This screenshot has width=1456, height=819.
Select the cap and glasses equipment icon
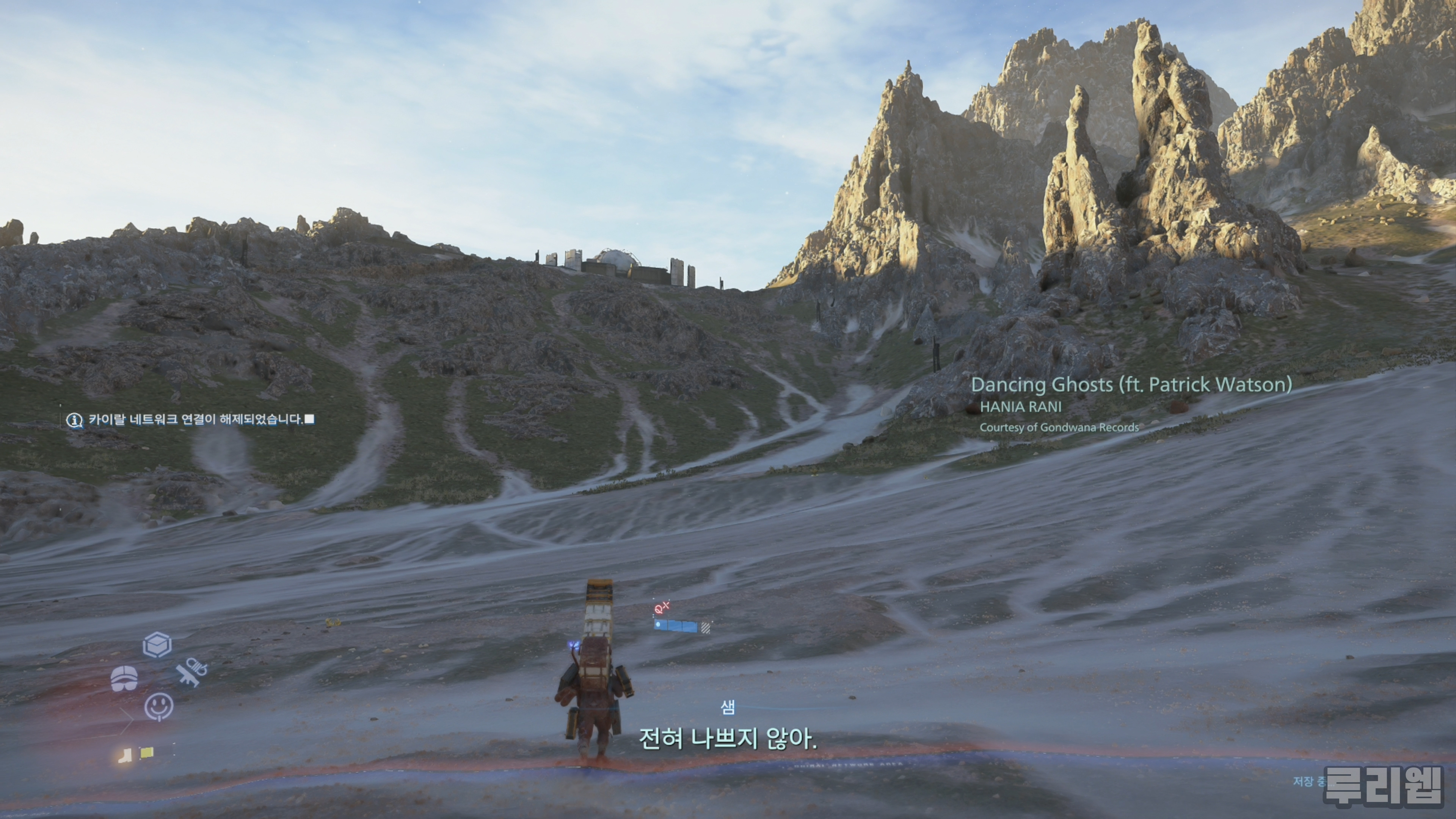[124, 678]
